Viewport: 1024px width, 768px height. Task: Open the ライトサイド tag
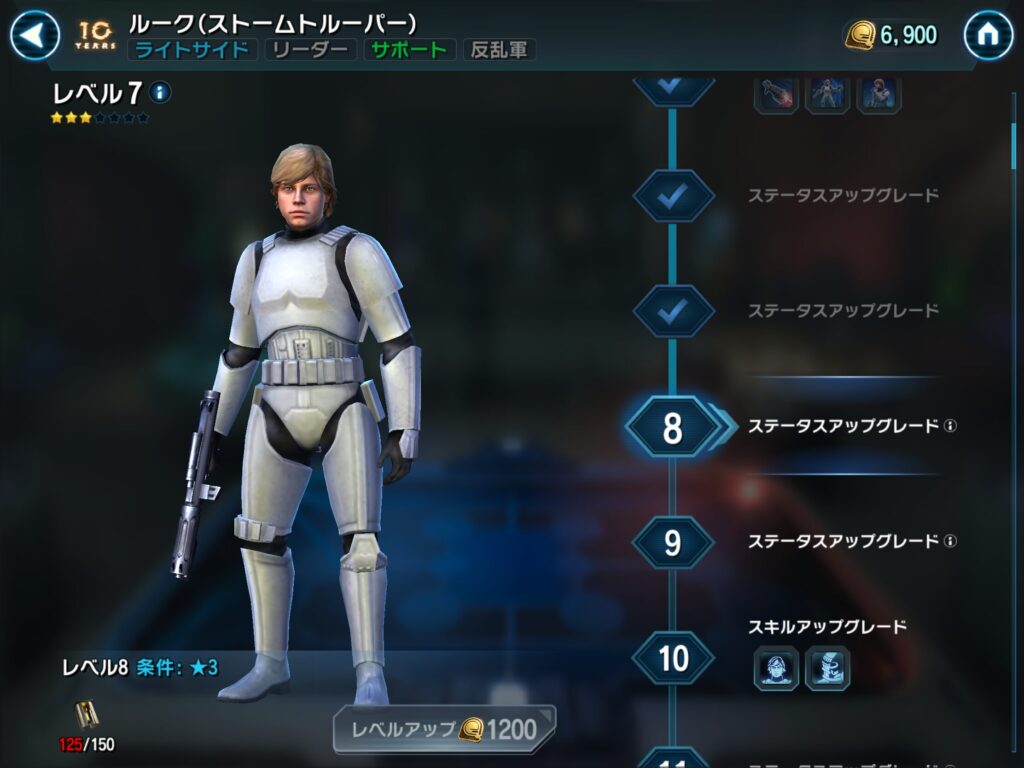pyautogui.click(x=193, y=50)
